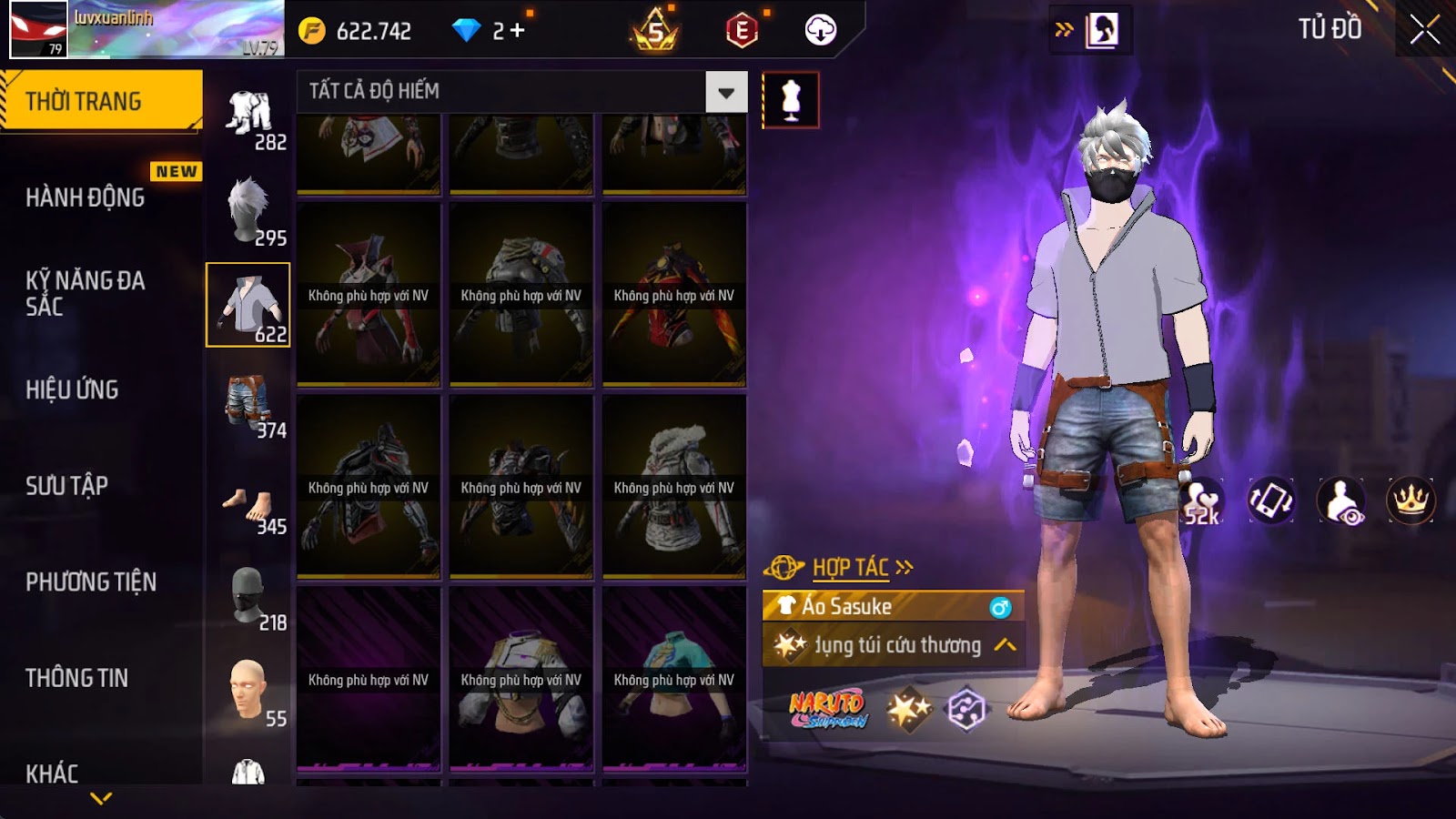The height and width of the screenshot is (819, 1456).
Task: Go to the SƯU TẬP section
Action: (x=67, y=486)
